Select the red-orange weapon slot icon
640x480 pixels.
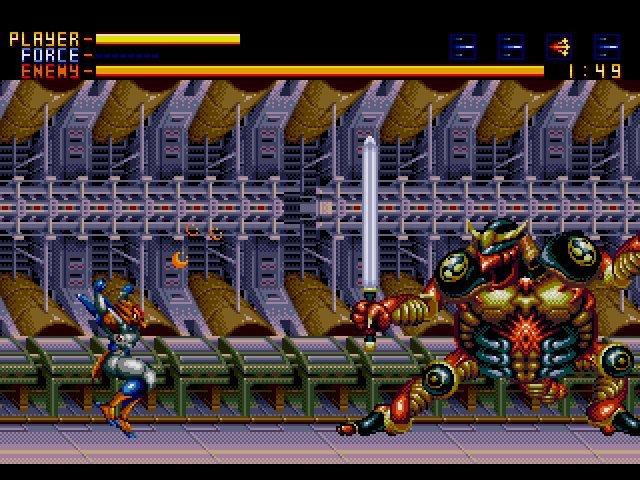click(559, 46)
